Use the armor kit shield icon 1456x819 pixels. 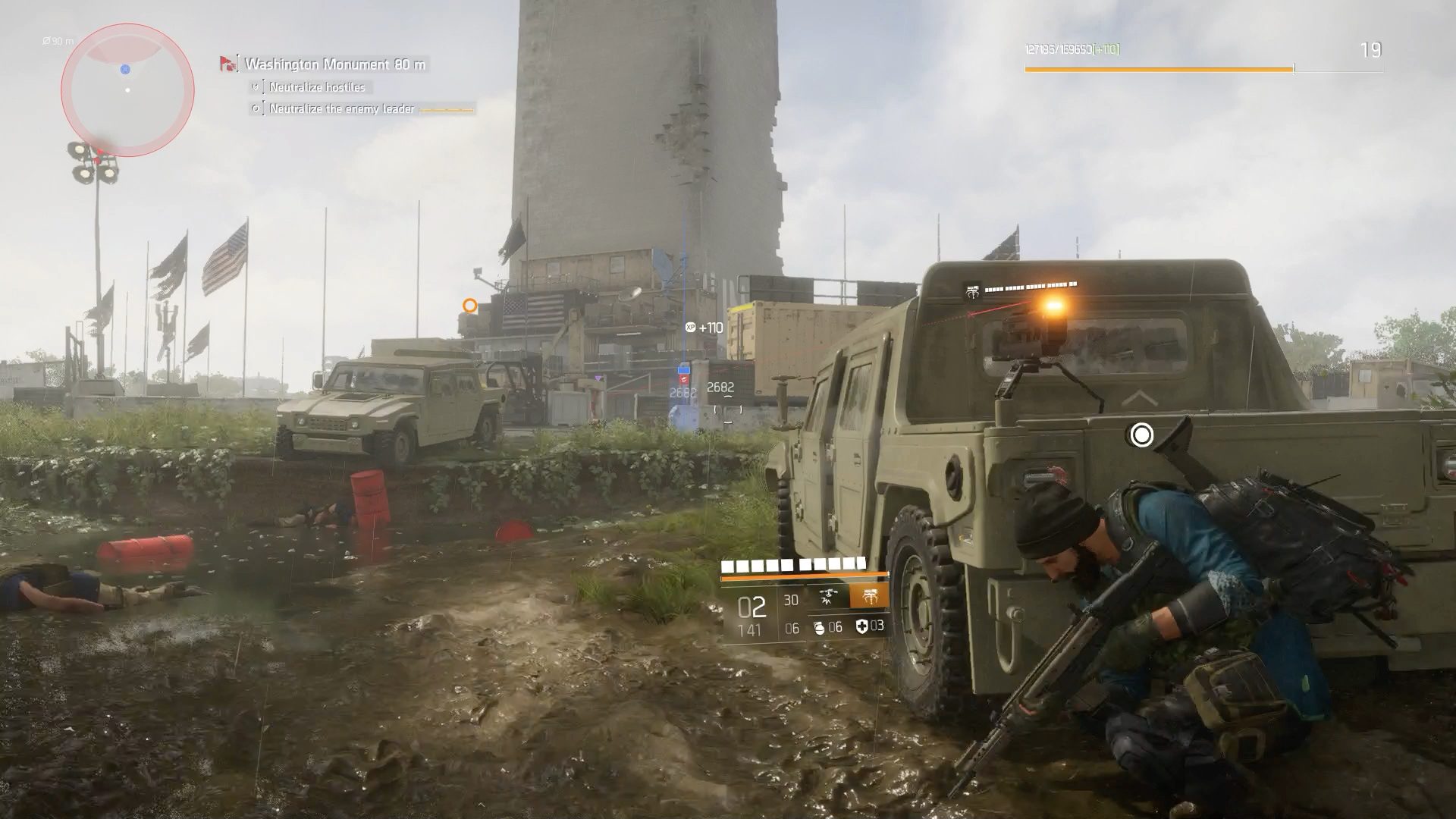[x=861, y=626]
